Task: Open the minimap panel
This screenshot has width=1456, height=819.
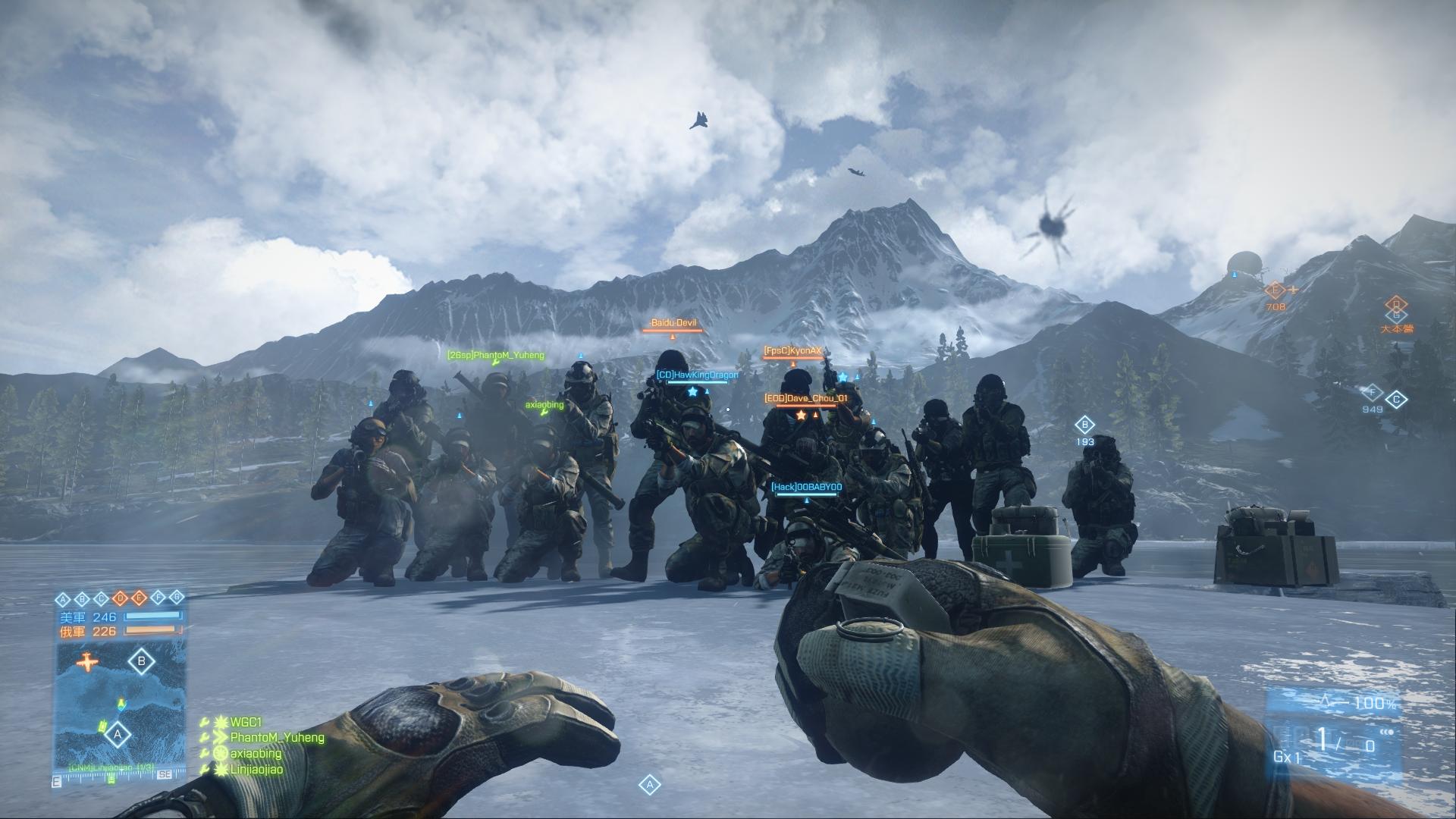Action: pyautogui.click(x=120, y=705)
